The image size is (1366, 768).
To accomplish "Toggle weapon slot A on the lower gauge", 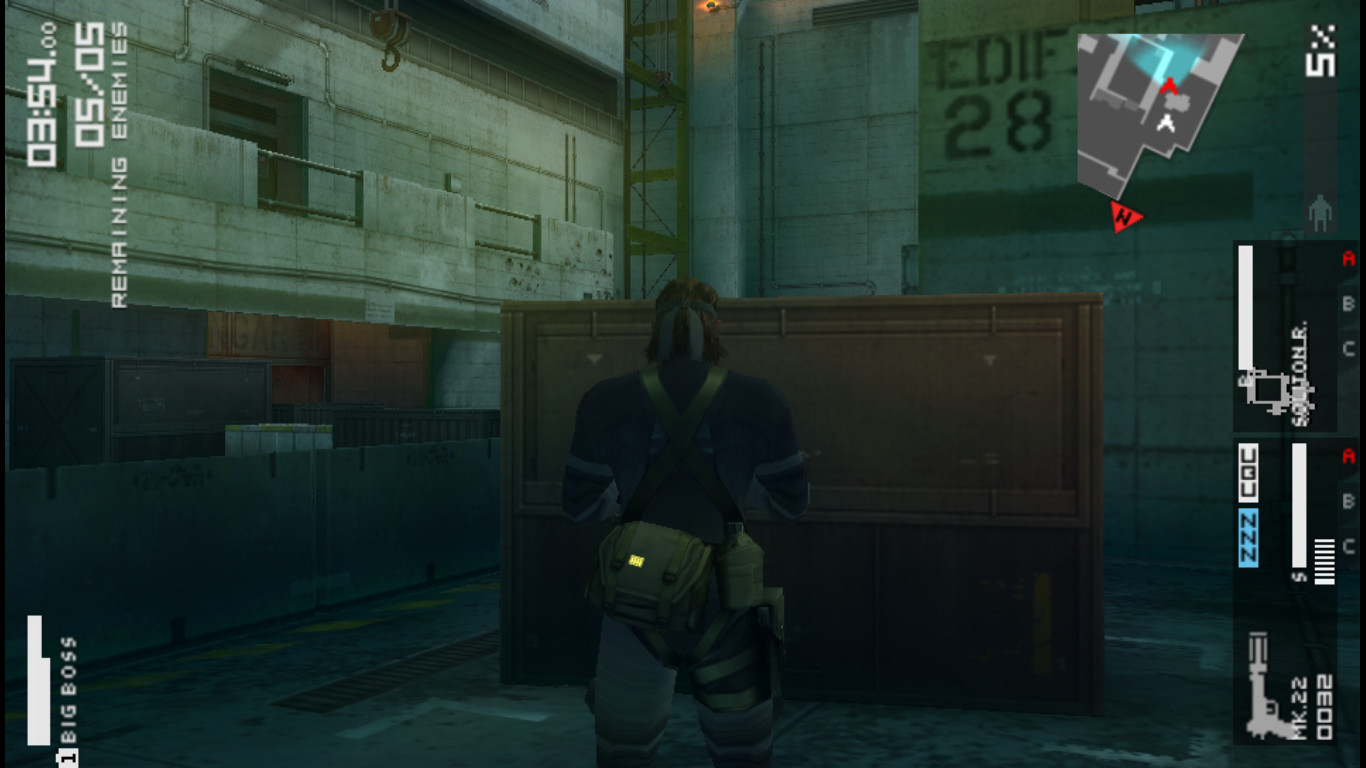I will pyautogui.click(x=1348, y=455).
